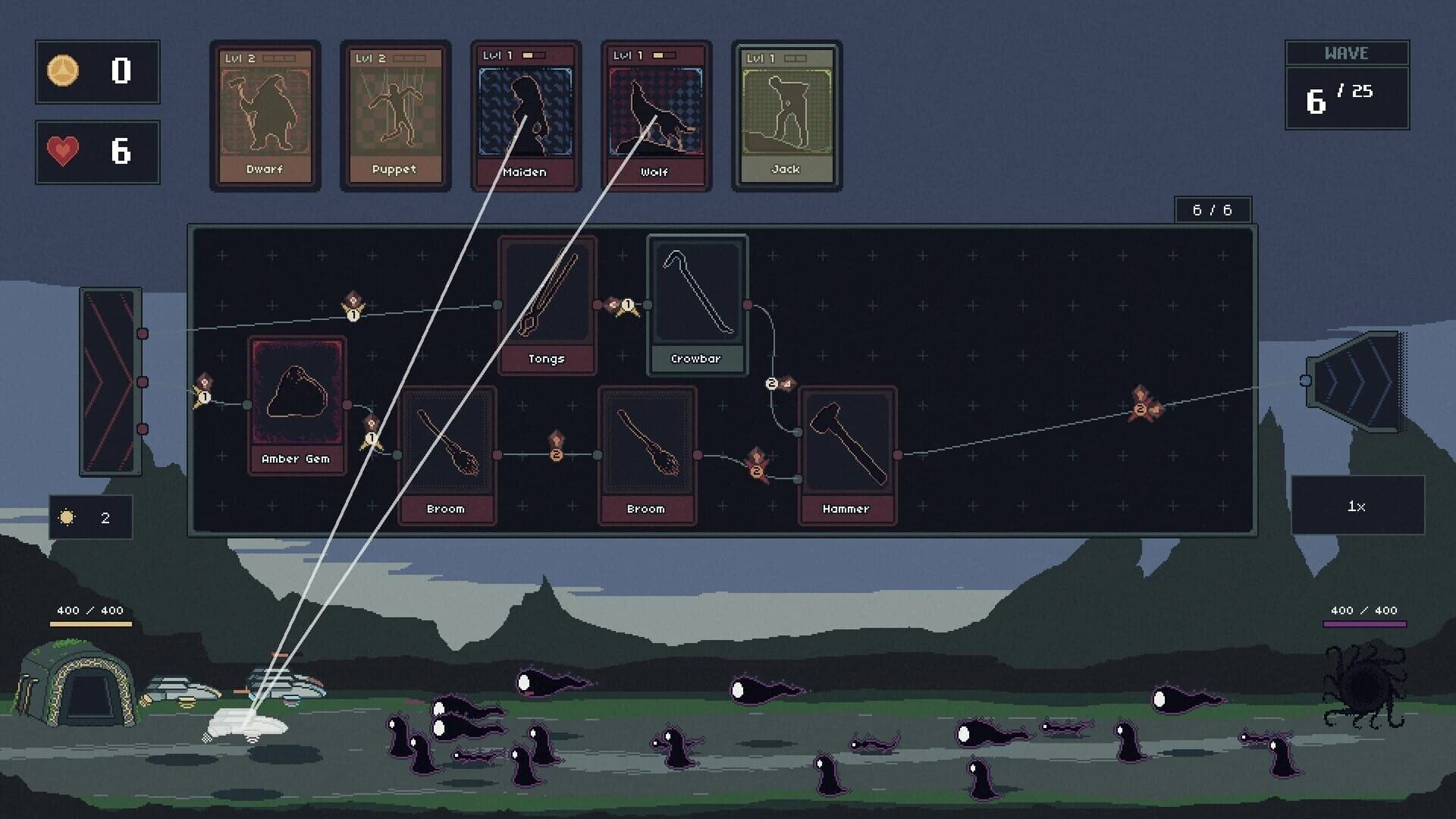Select the Puppet card
This screenshot has height=819, width=1456.
click(x=395, y=114)
